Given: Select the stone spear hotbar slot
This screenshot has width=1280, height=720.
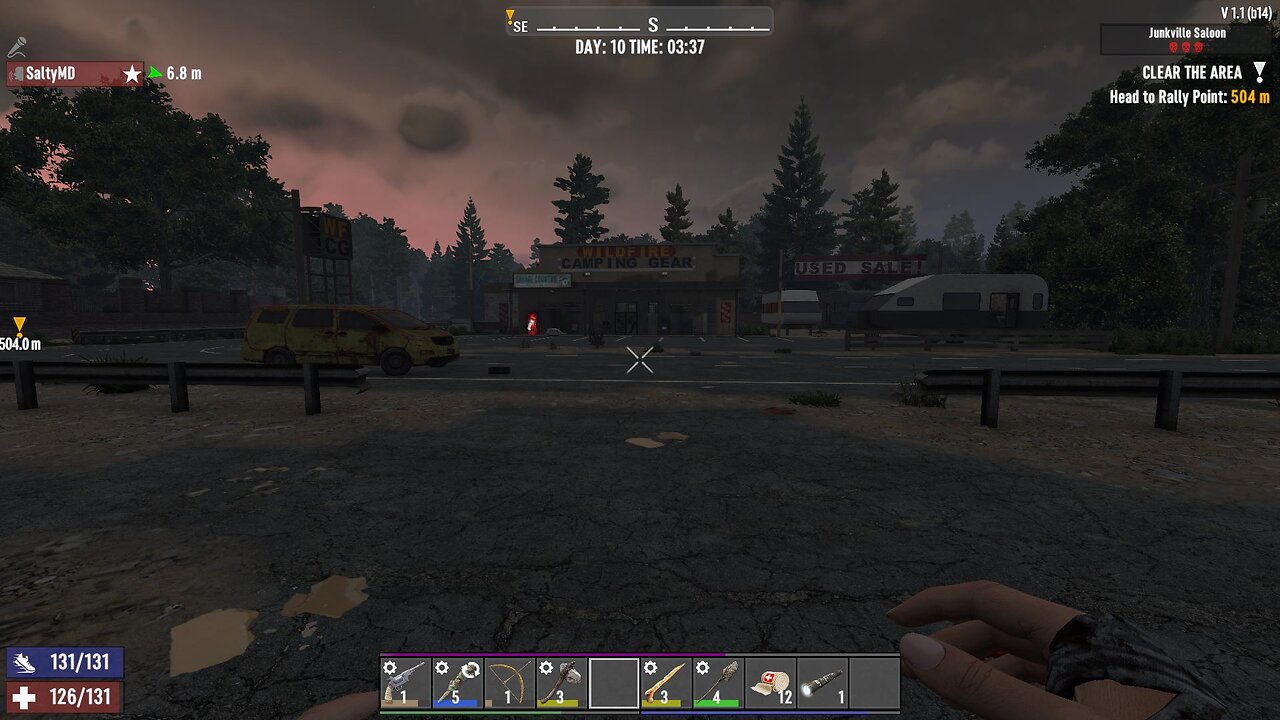Looking at the screenshot, I should [718, 683].
